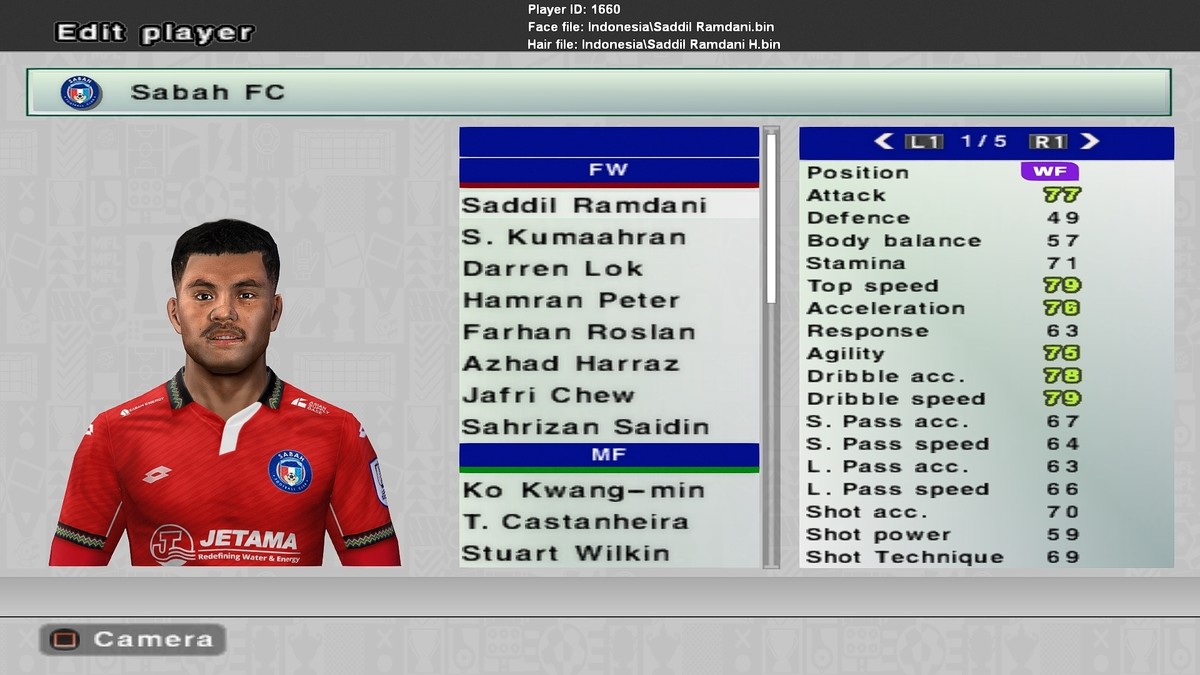The width and height of the screenshot is (1200, 675).
Task: Choose Farhan Roslan in the roster
Action: coord(579,332)
